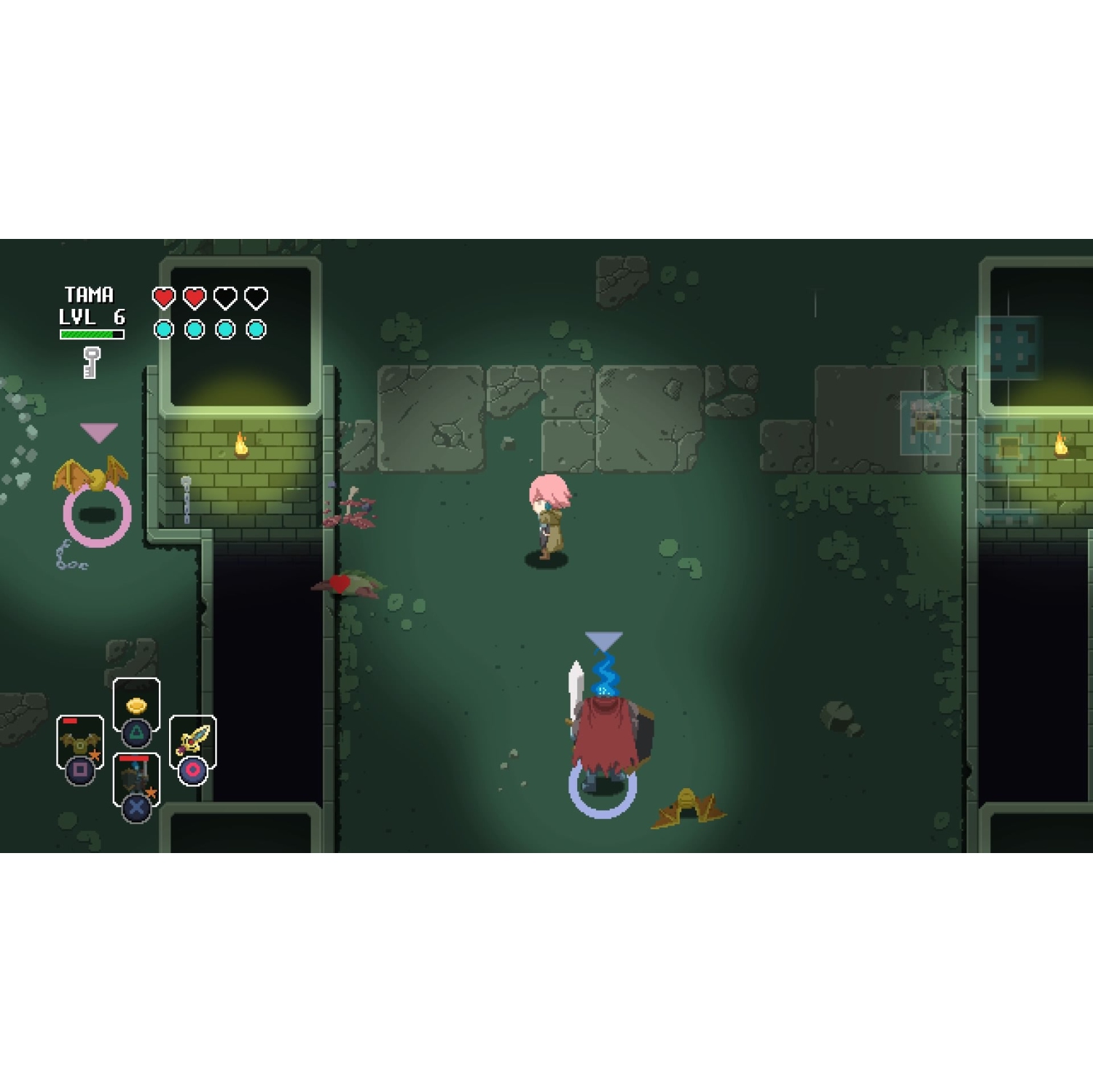The height and width of the screenshot is (1092, 1093).
Task: Click the knight summon ability icon
Action: [x=136, y=774]
